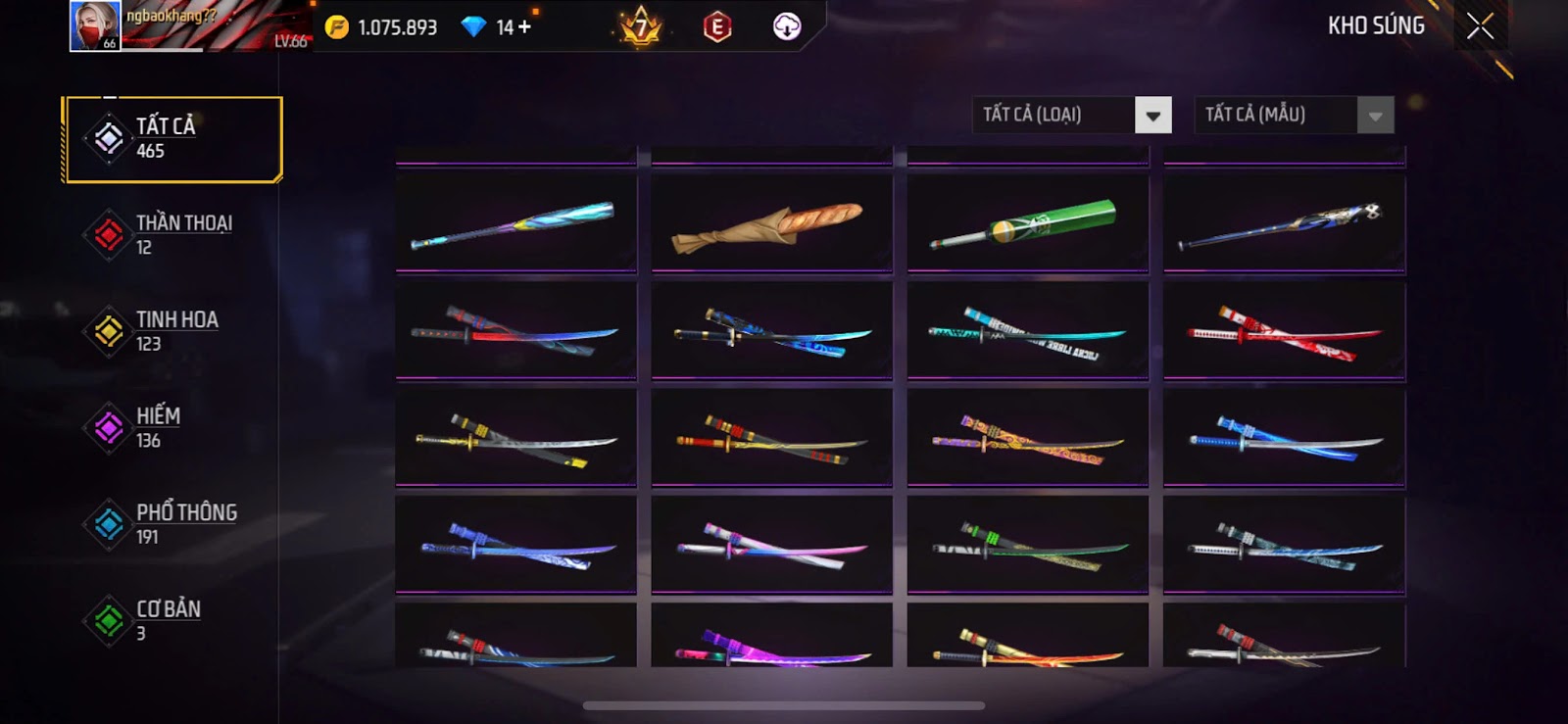The image size is (1568, 724).
Task: Add diamonds with the plus button
Action: coord(525,27)
